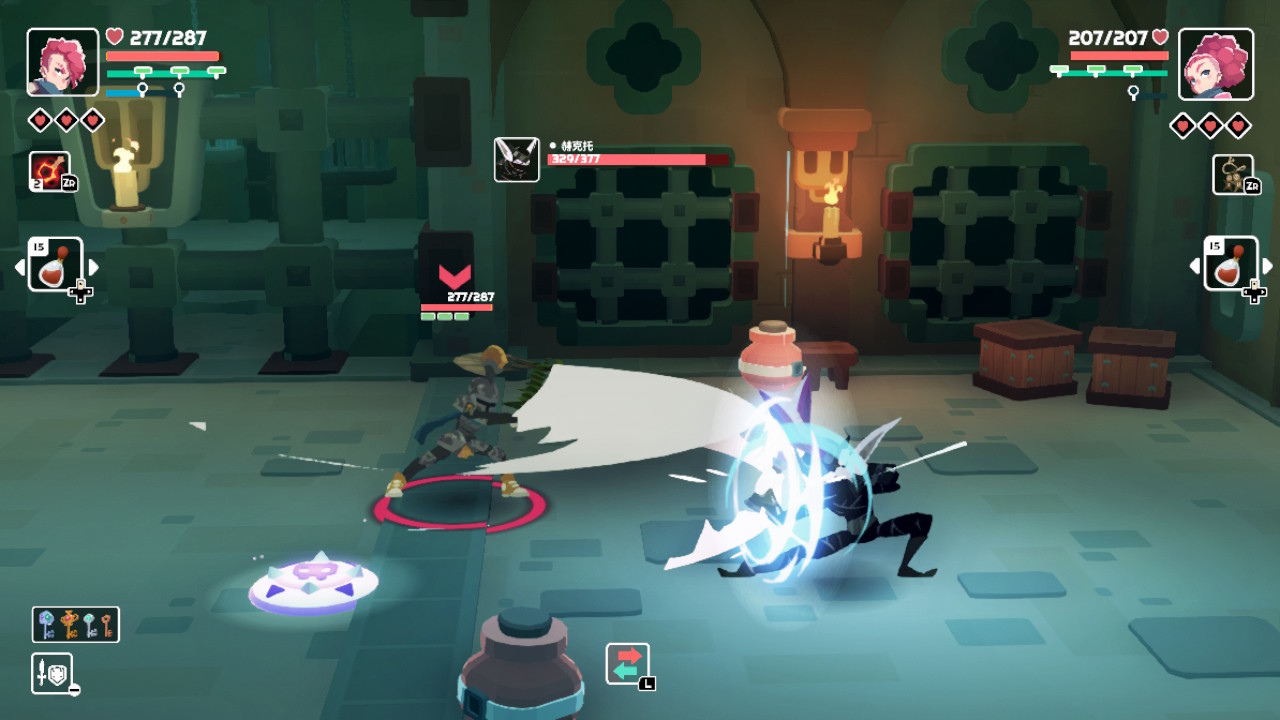Activate the straw doll skill icon
This screenshot has height=720, width=1280.
tap(1232, 174)
